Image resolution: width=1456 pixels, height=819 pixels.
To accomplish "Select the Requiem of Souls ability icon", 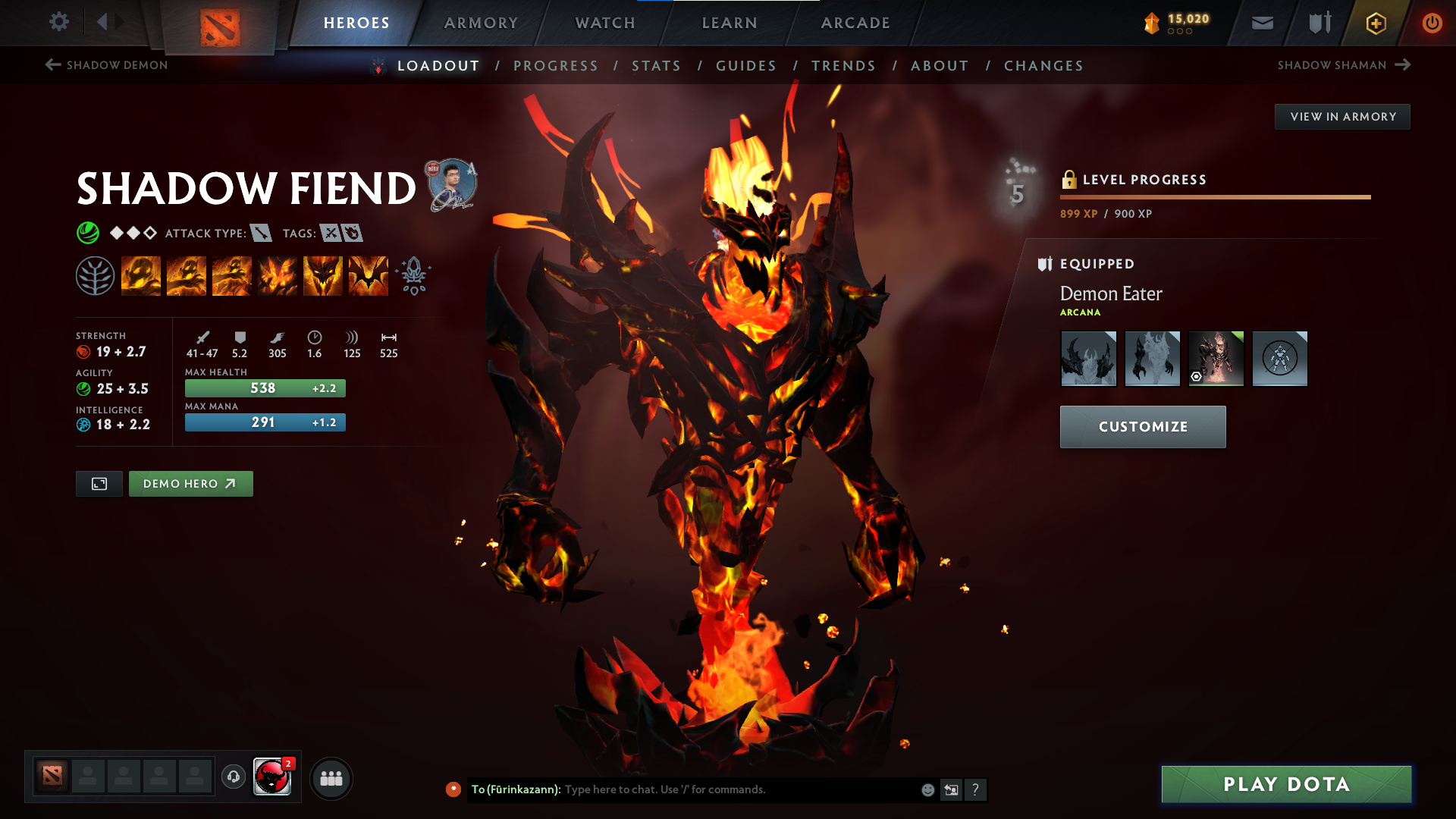I will pyautogui.click(x=368, y=275).
